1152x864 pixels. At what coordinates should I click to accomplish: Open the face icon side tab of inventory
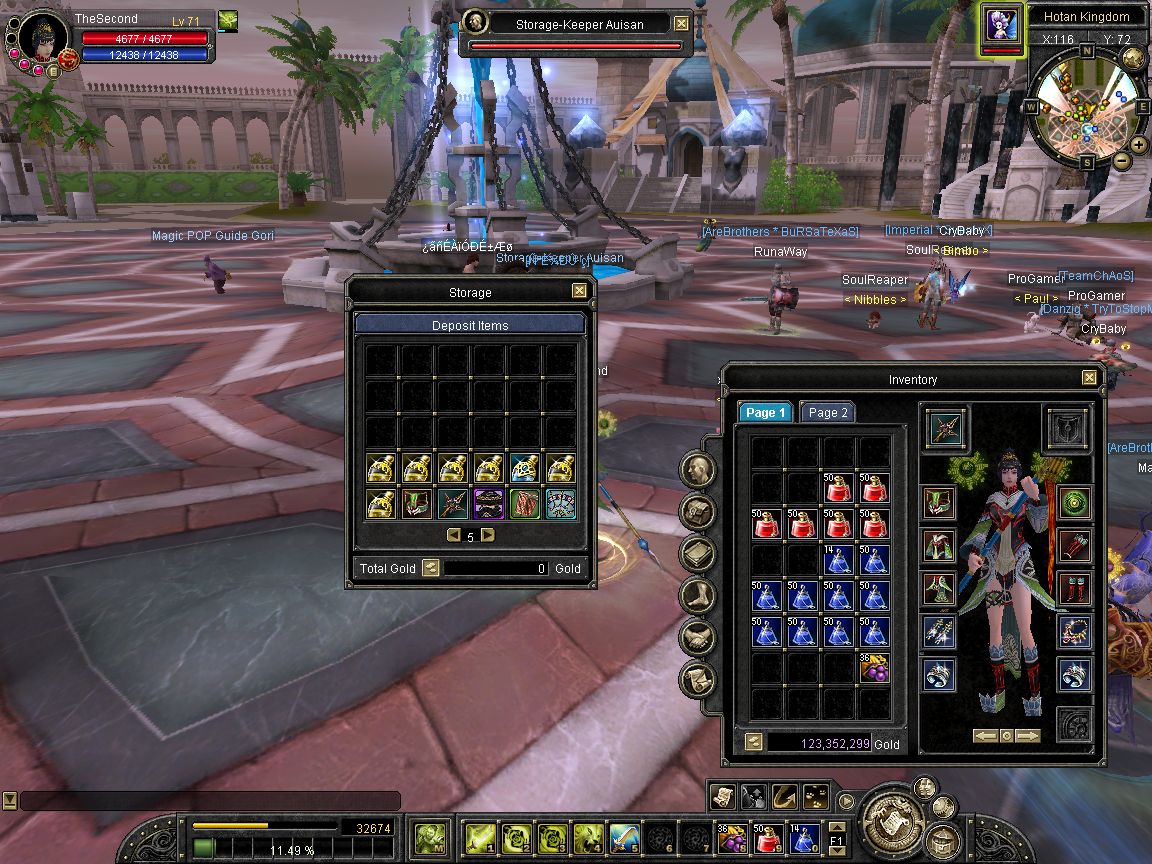pyautogui.click(x=698, y=470)
